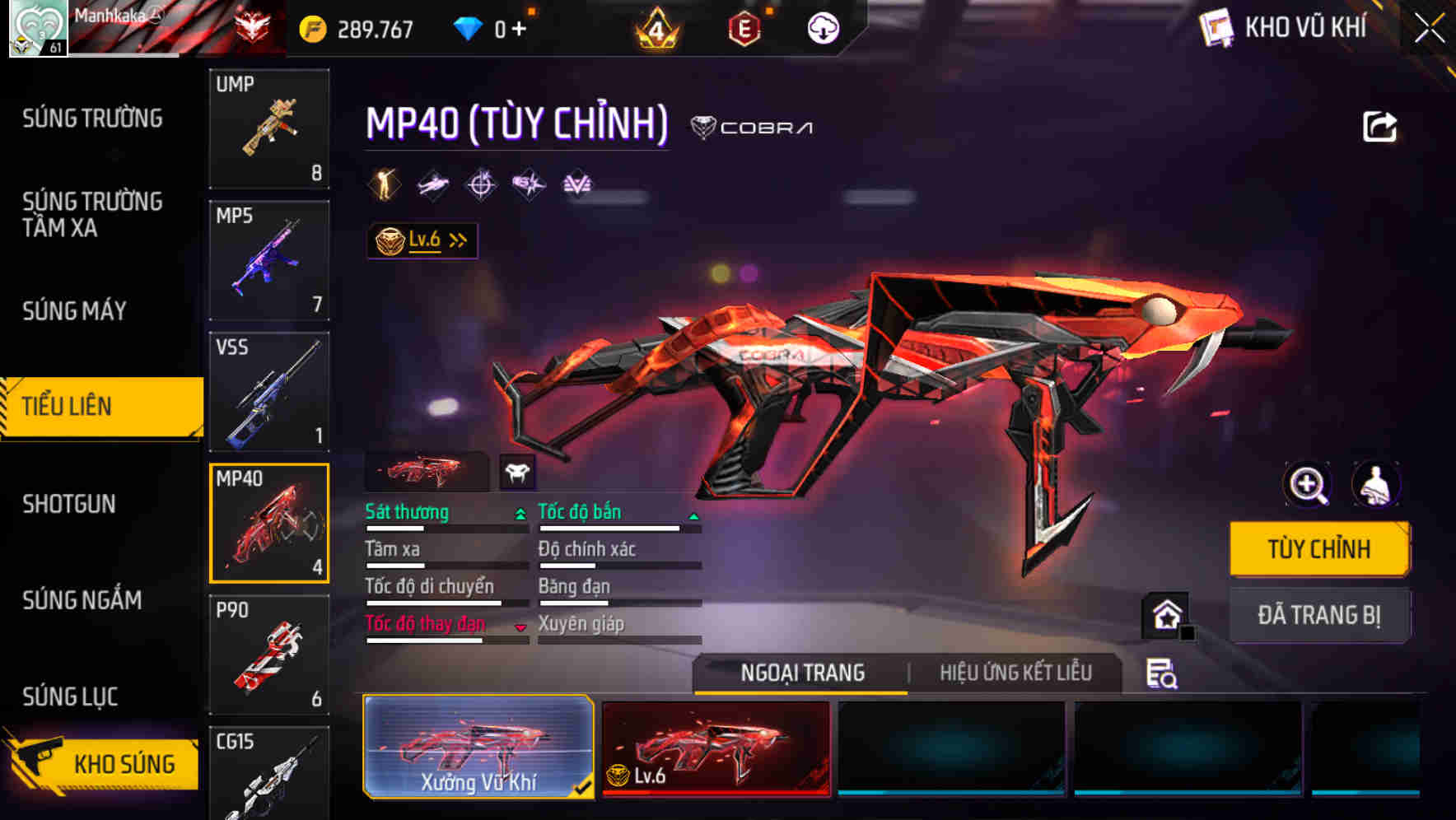Click the ĐÃ TRANG BỊ button
The height and width of the screenshot is (820, 1456).
[x=1319, y=615]
